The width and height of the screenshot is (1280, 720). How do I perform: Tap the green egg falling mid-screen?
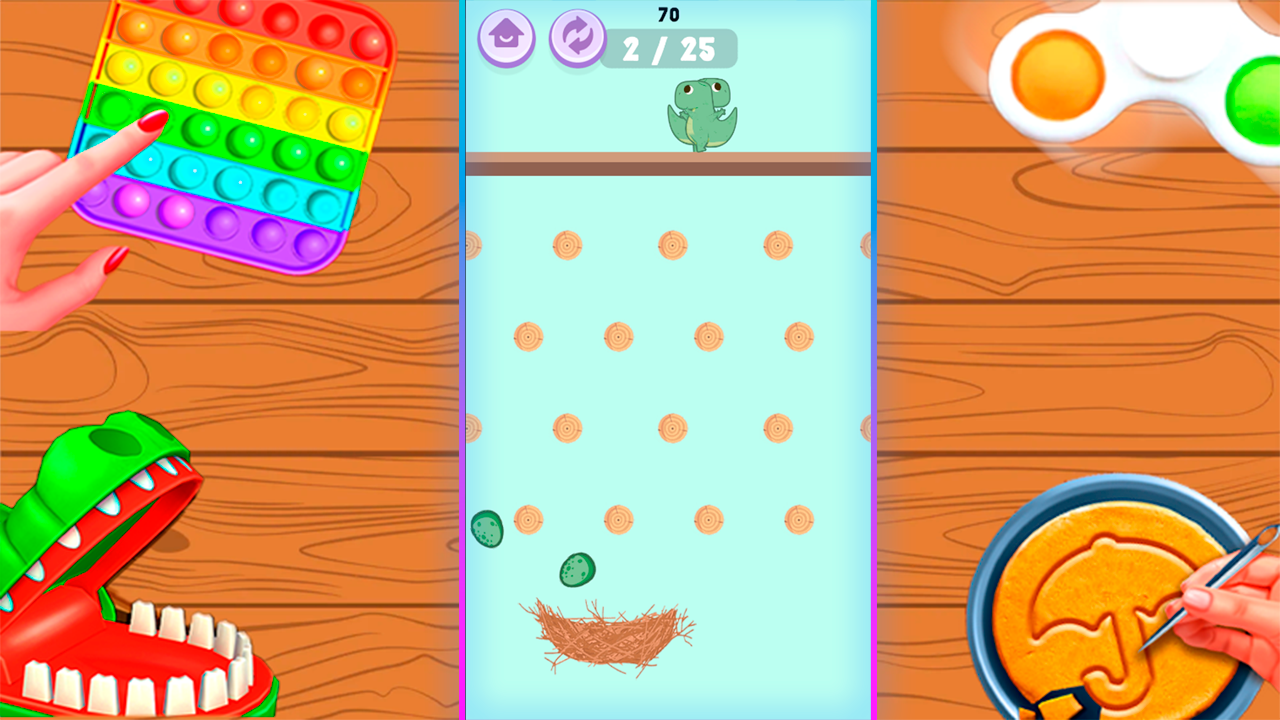click(577, 570)
